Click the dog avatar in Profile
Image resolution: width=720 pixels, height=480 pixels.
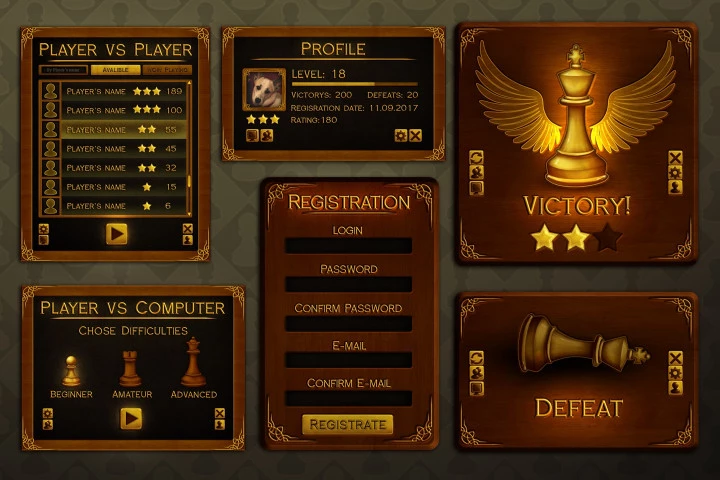tap(264, 89)
